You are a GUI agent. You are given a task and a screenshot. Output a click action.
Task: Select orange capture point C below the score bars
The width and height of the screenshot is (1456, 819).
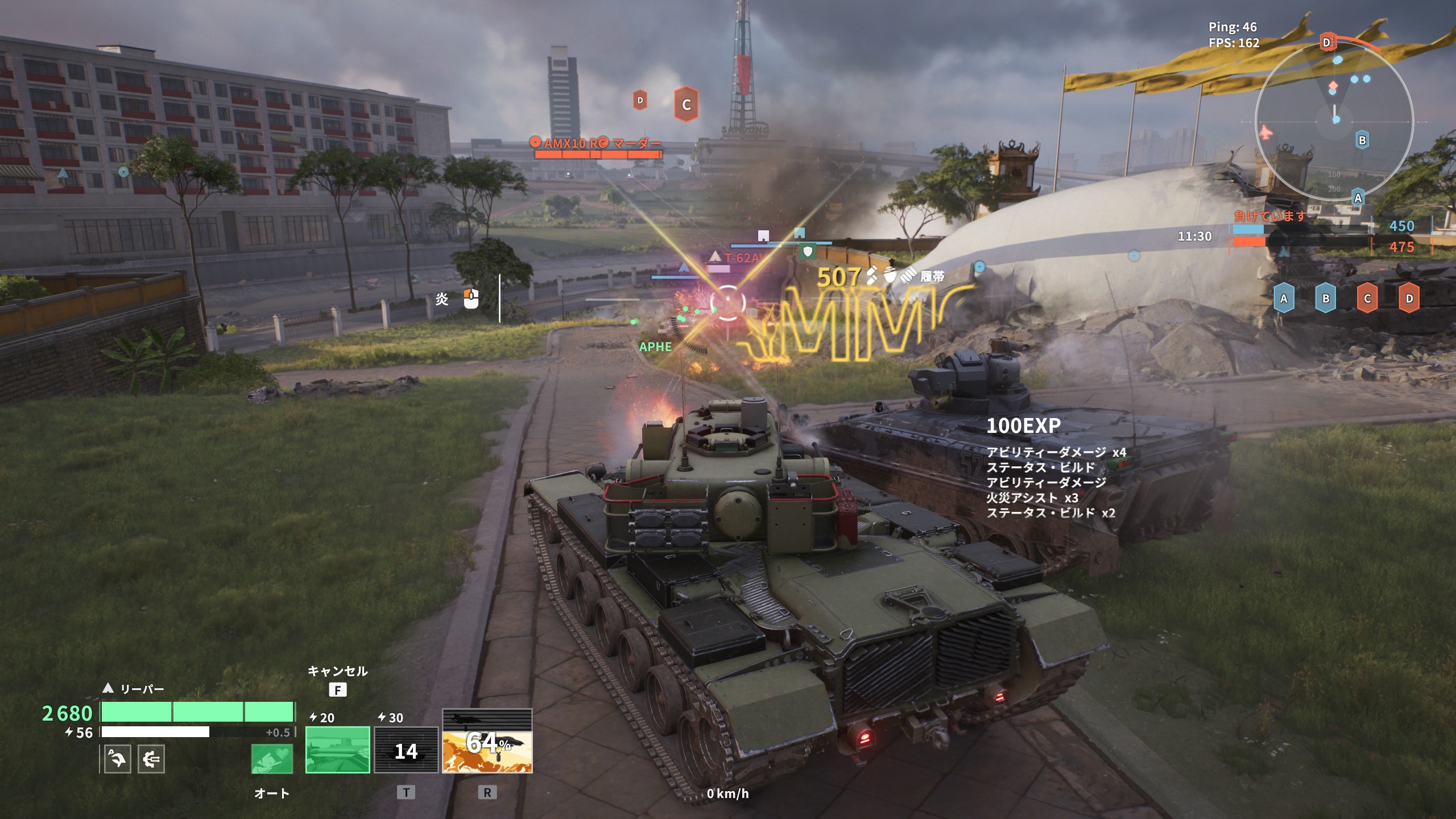coord(1367,299)
